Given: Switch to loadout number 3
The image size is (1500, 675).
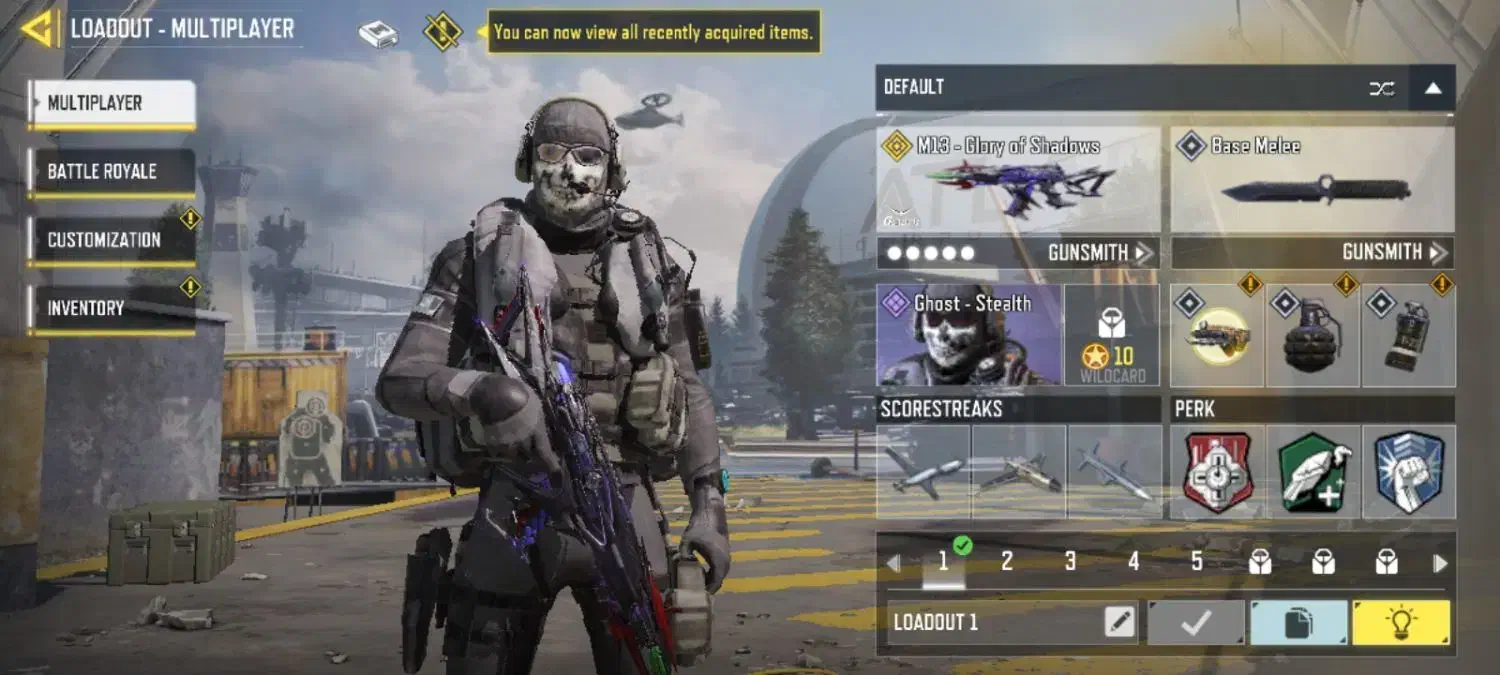Looking at the screenshot, I should point(1070,562).
